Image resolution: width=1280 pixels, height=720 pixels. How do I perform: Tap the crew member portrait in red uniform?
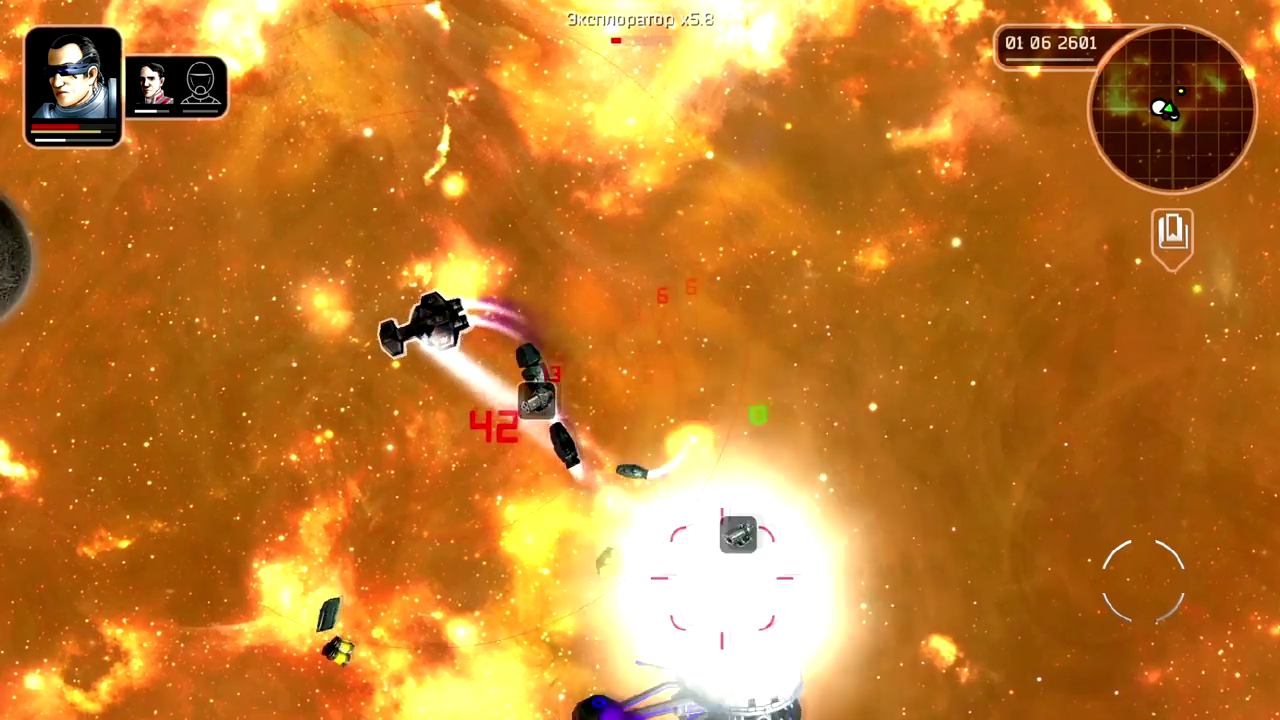point(152,82)
